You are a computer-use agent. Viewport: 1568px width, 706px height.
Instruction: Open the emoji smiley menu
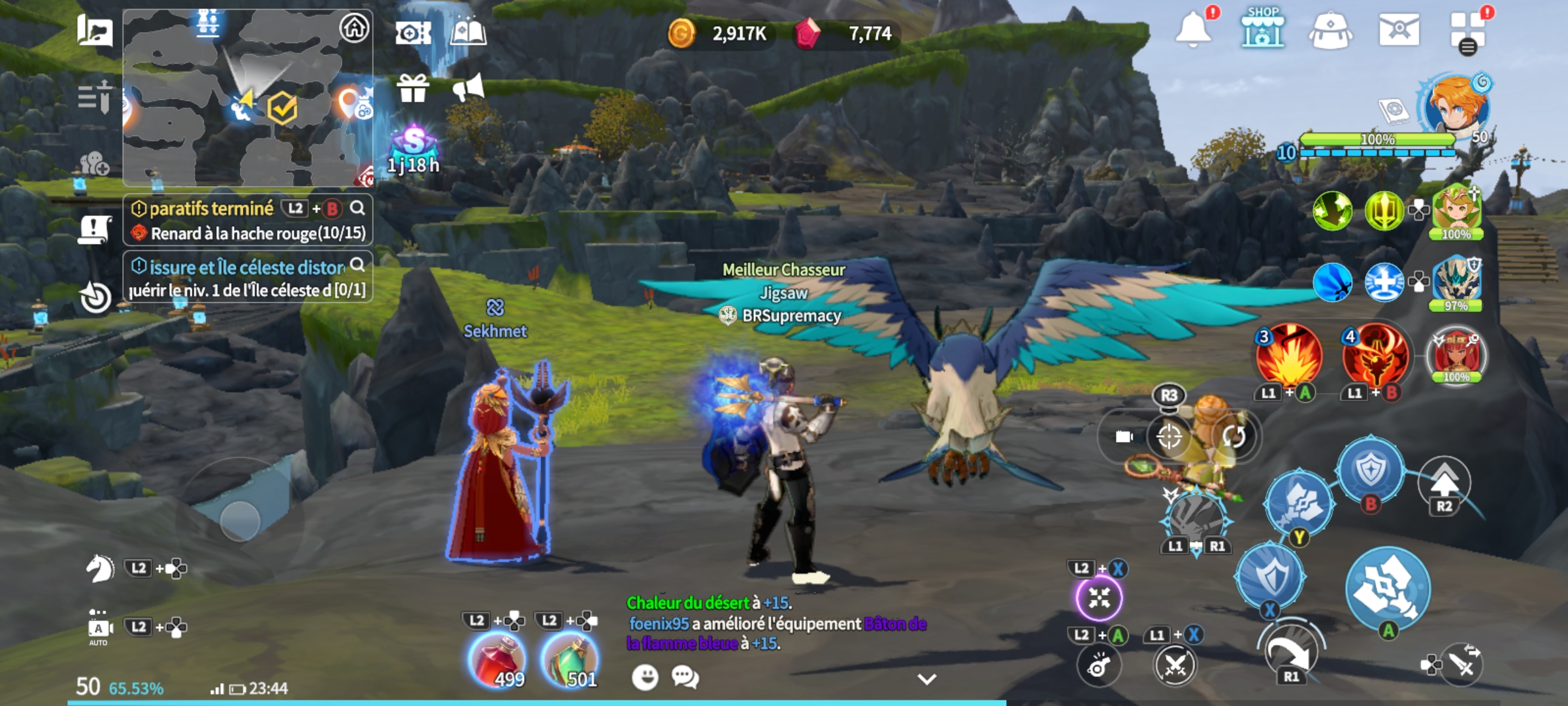pyautogui.click(x=645, y=677)
